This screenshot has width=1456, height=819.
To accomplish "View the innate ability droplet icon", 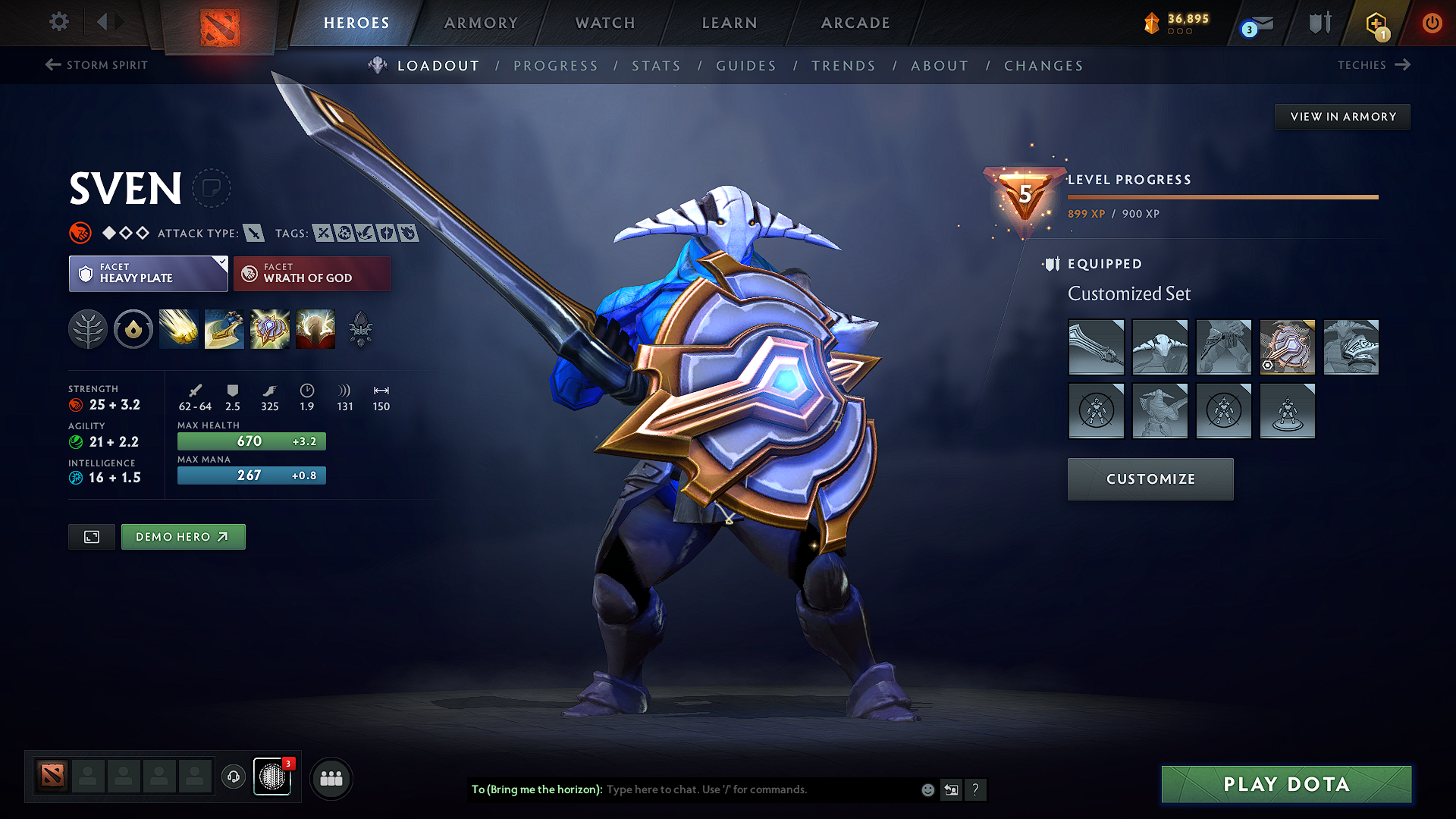I will click(133, 328).
